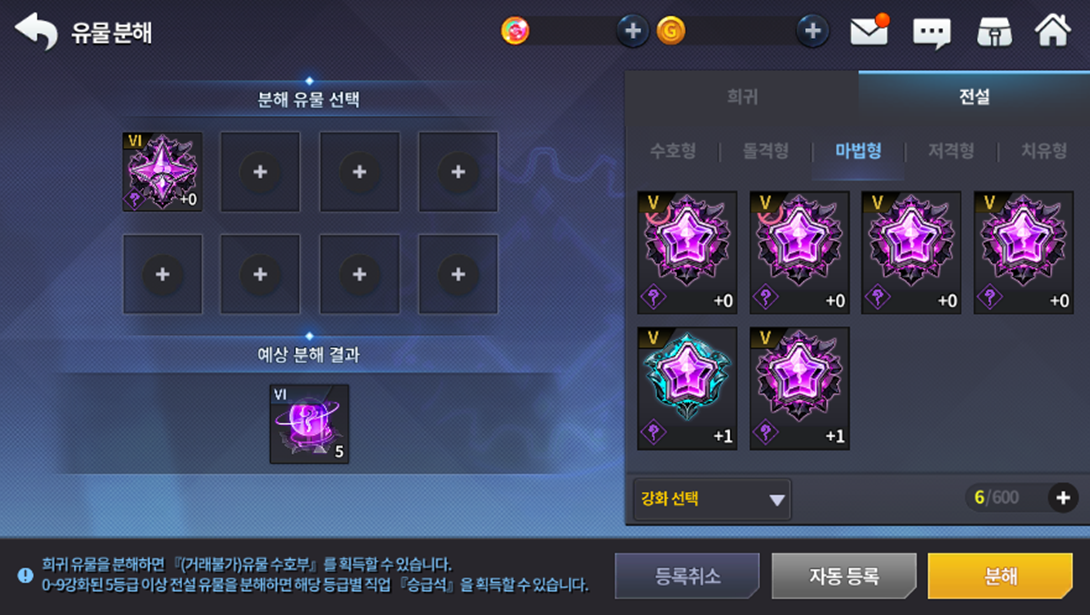The width and height of the screenshot is (1090, 615).
Task: Open the mailbox envelope icon
Action: (869, 31)
